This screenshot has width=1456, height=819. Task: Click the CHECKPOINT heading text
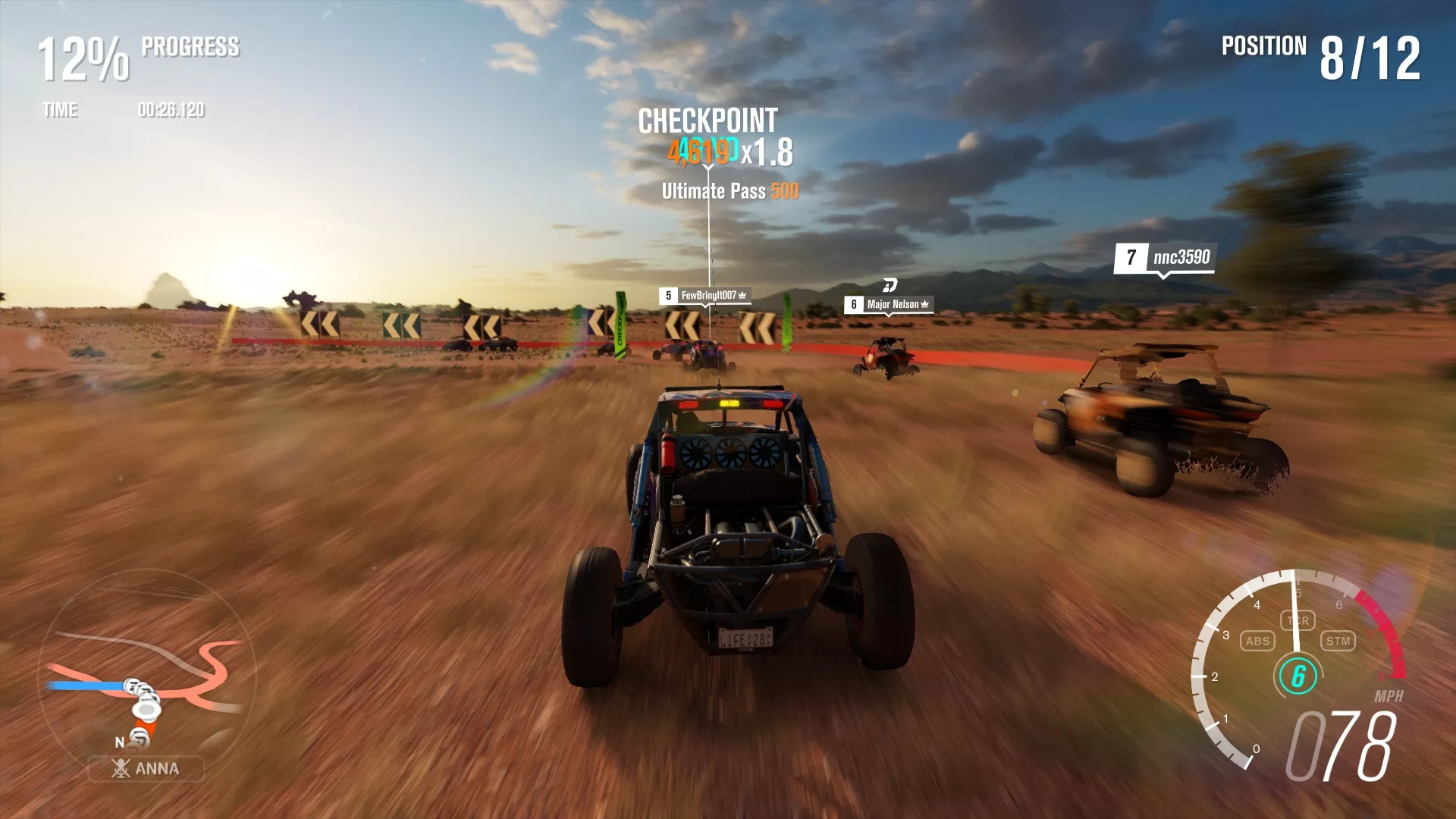click(x=709, y=118)
